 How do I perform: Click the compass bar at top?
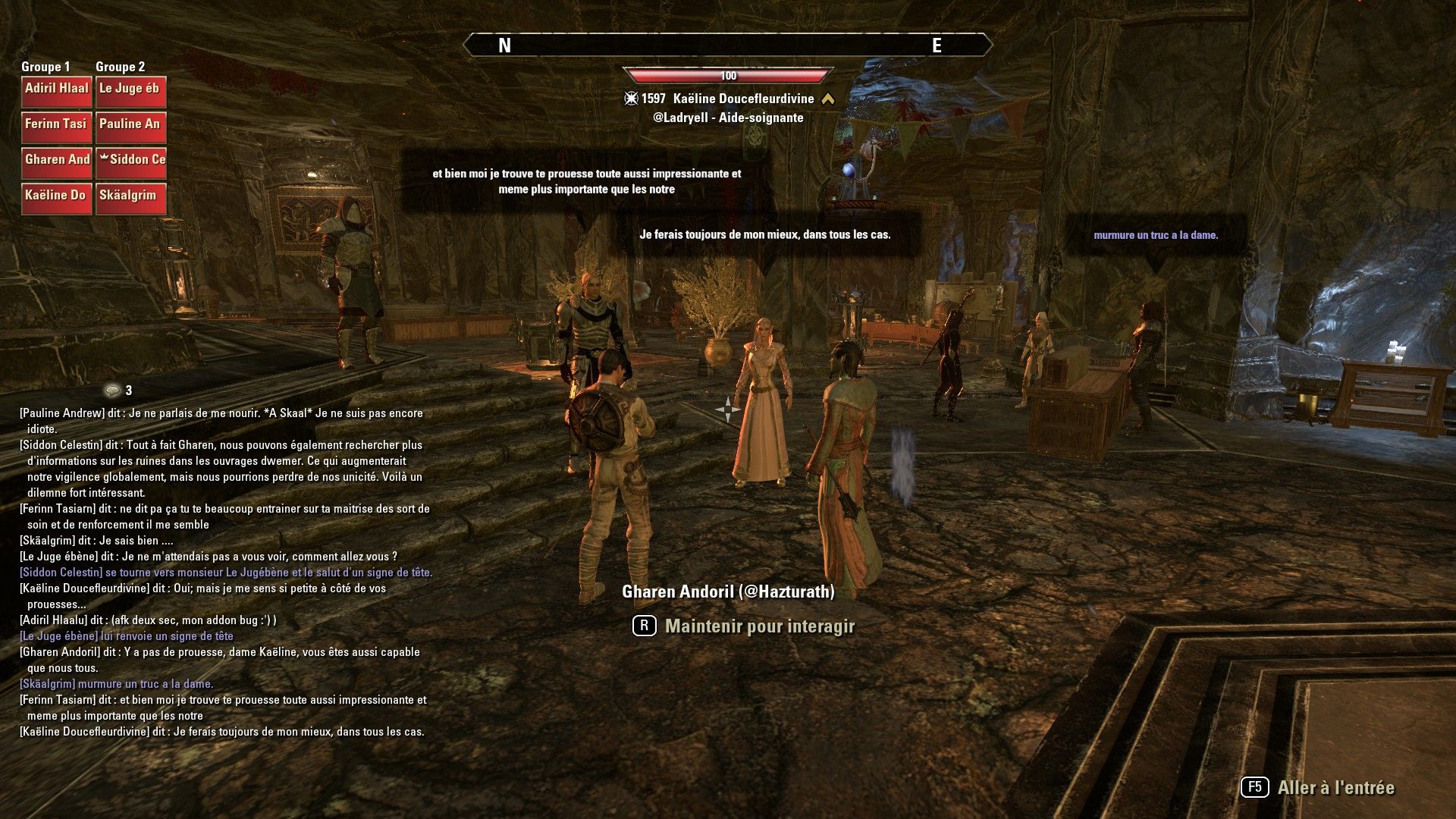(727, 45)
